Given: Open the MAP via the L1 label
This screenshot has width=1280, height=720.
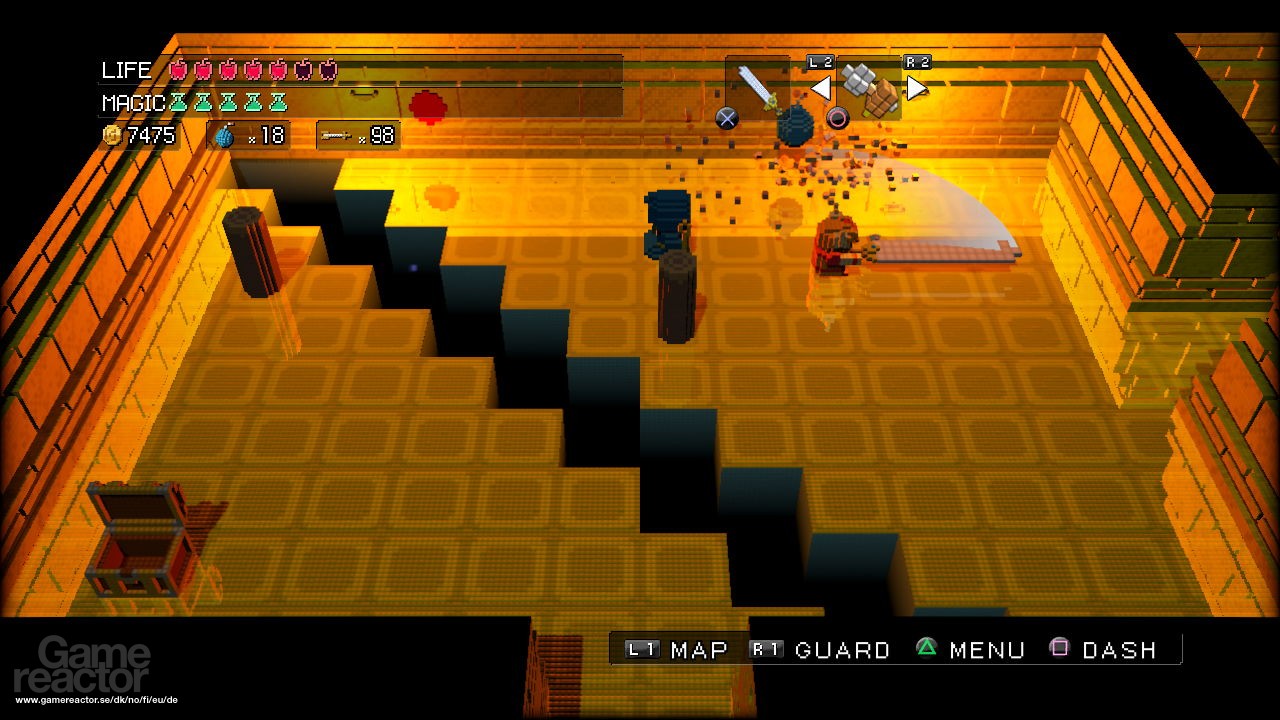Looking at the screenshot, I should pos(641,649).
